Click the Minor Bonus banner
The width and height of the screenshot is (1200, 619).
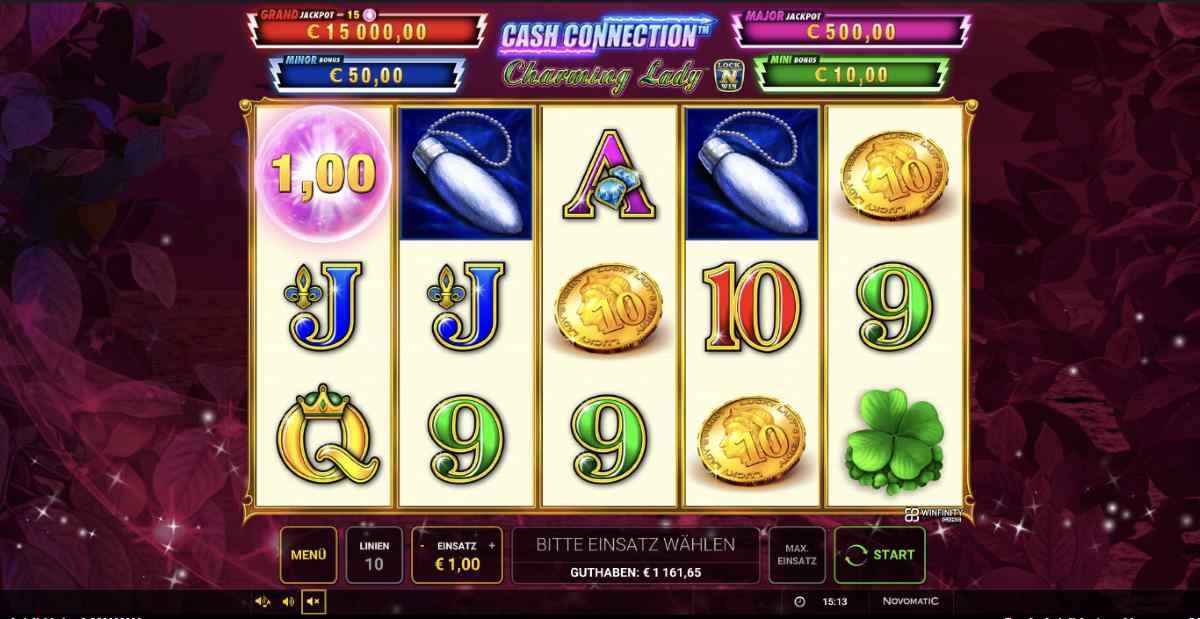point(367,74)
